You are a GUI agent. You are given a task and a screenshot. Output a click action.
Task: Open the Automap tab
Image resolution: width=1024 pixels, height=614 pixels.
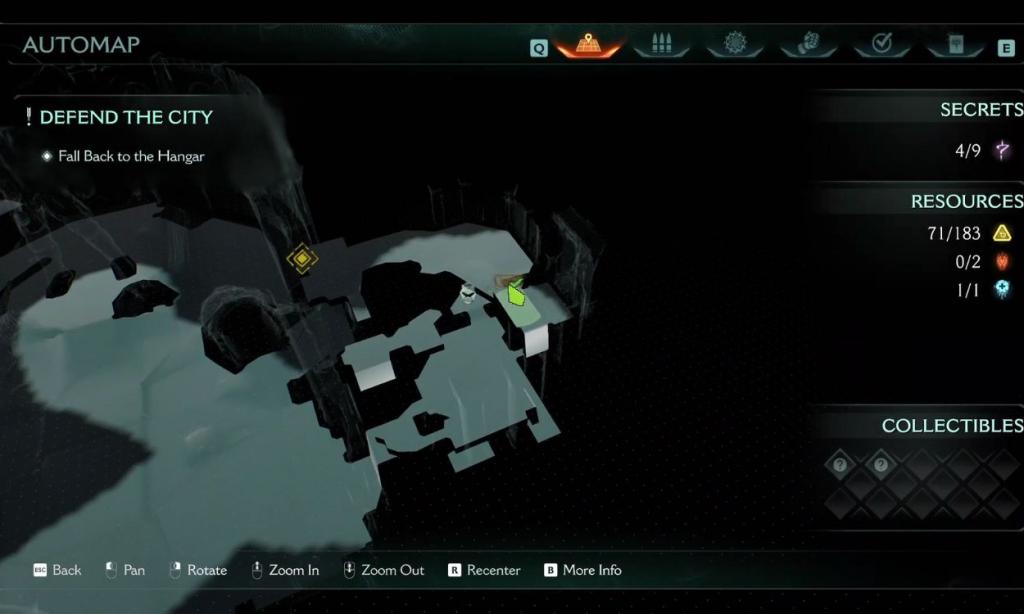tap(589, 45)
